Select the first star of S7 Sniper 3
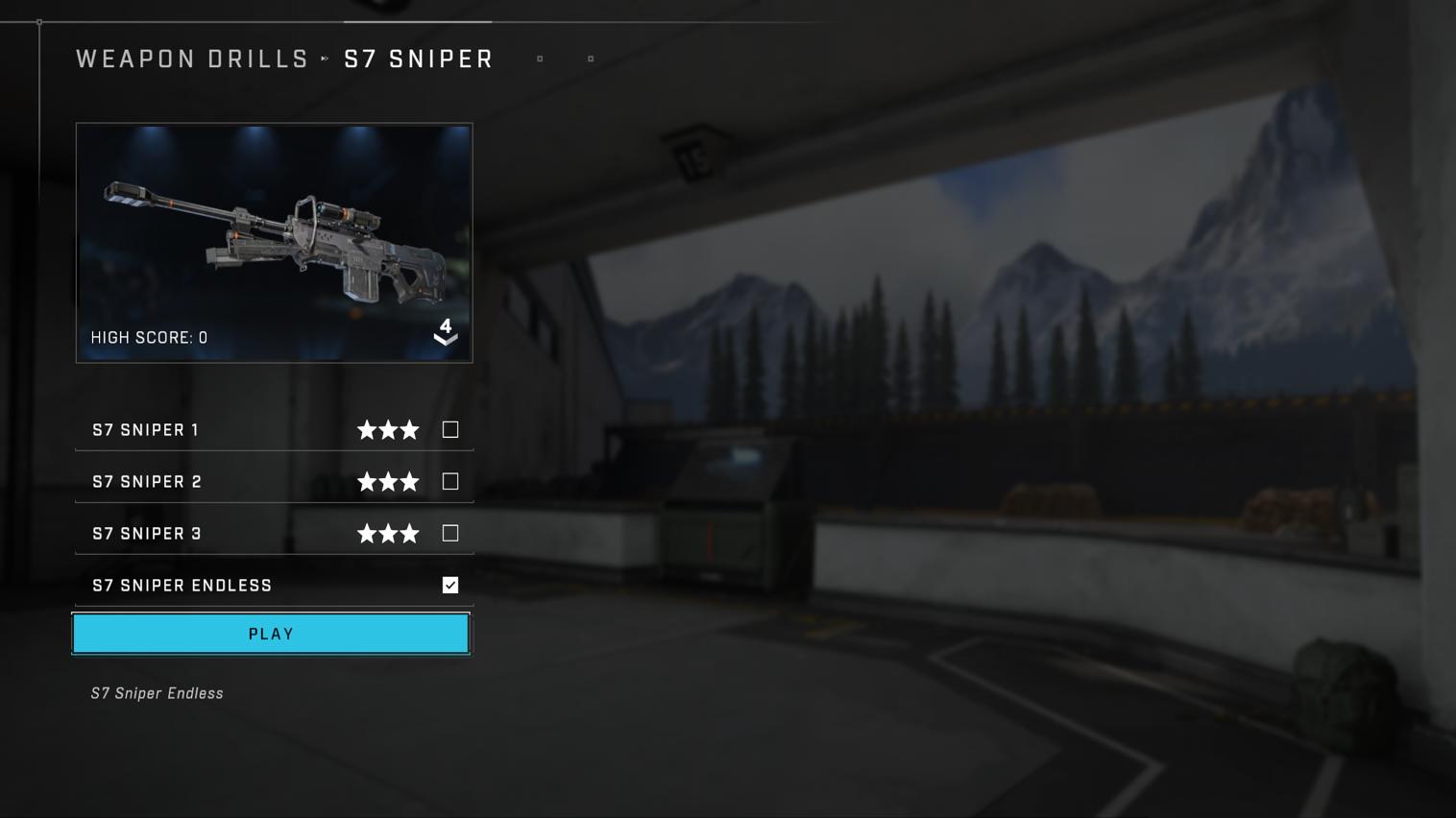Image resolution: width=1456 pixels, height=818 pixels. [368, 533]
